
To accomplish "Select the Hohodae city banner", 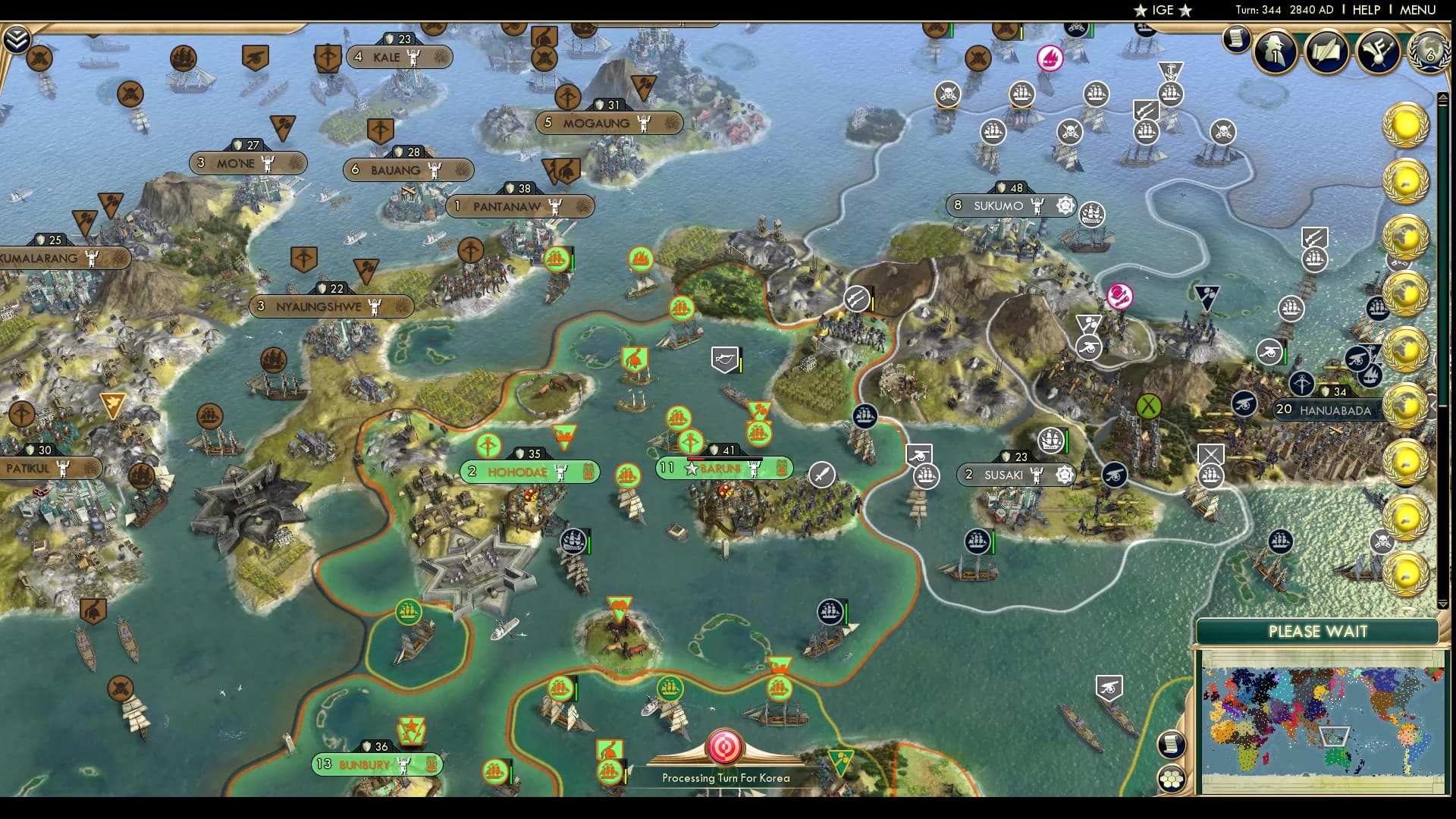I will pyautogui.click(x=531, y=471).
